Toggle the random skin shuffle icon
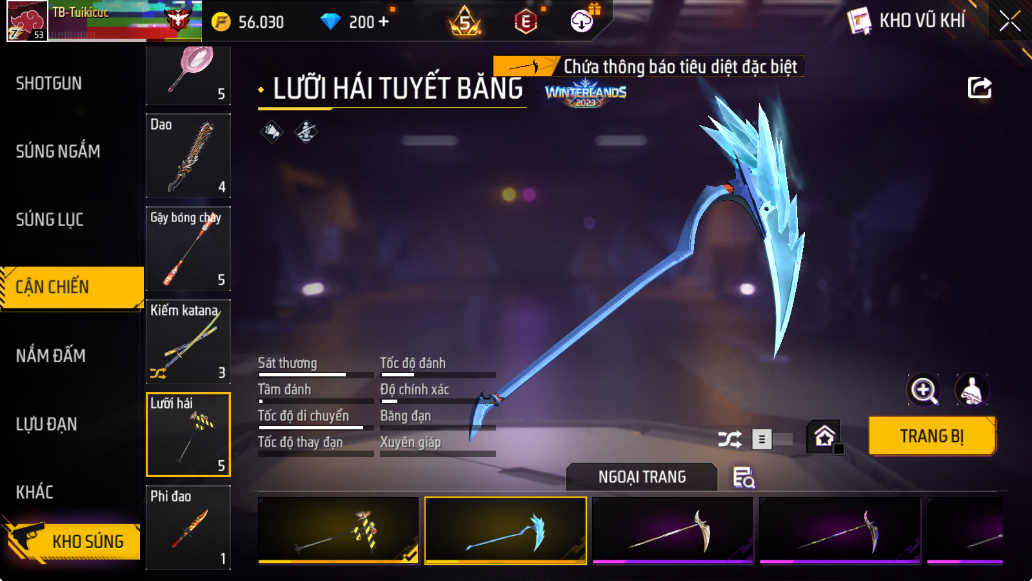 [729, 438]
